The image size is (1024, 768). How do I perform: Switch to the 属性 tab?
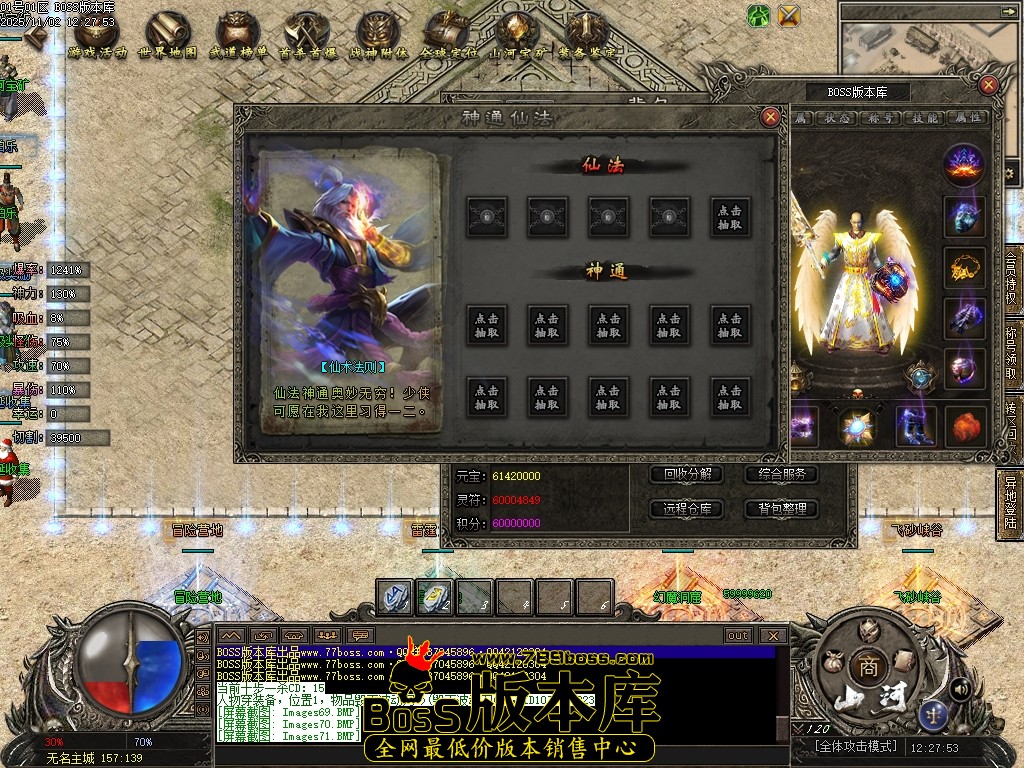point(969,118)
